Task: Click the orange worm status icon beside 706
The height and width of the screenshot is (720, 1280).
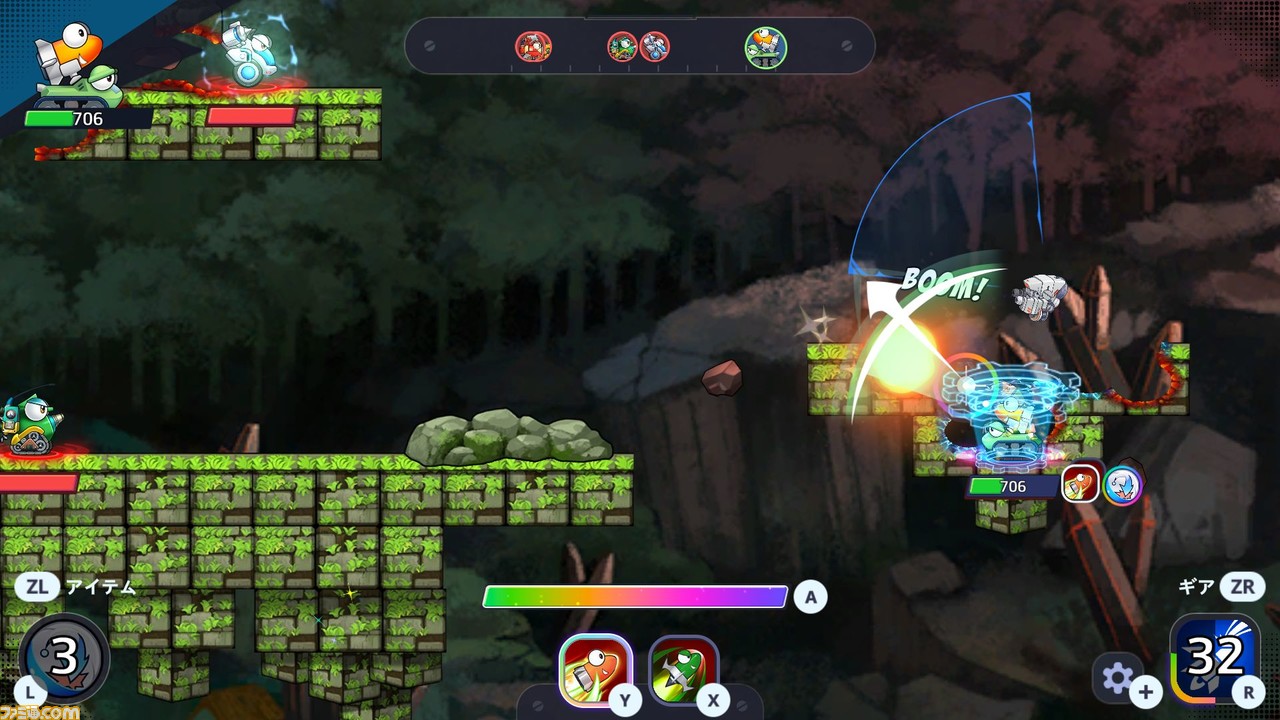Action: [x=1080, y=485]
